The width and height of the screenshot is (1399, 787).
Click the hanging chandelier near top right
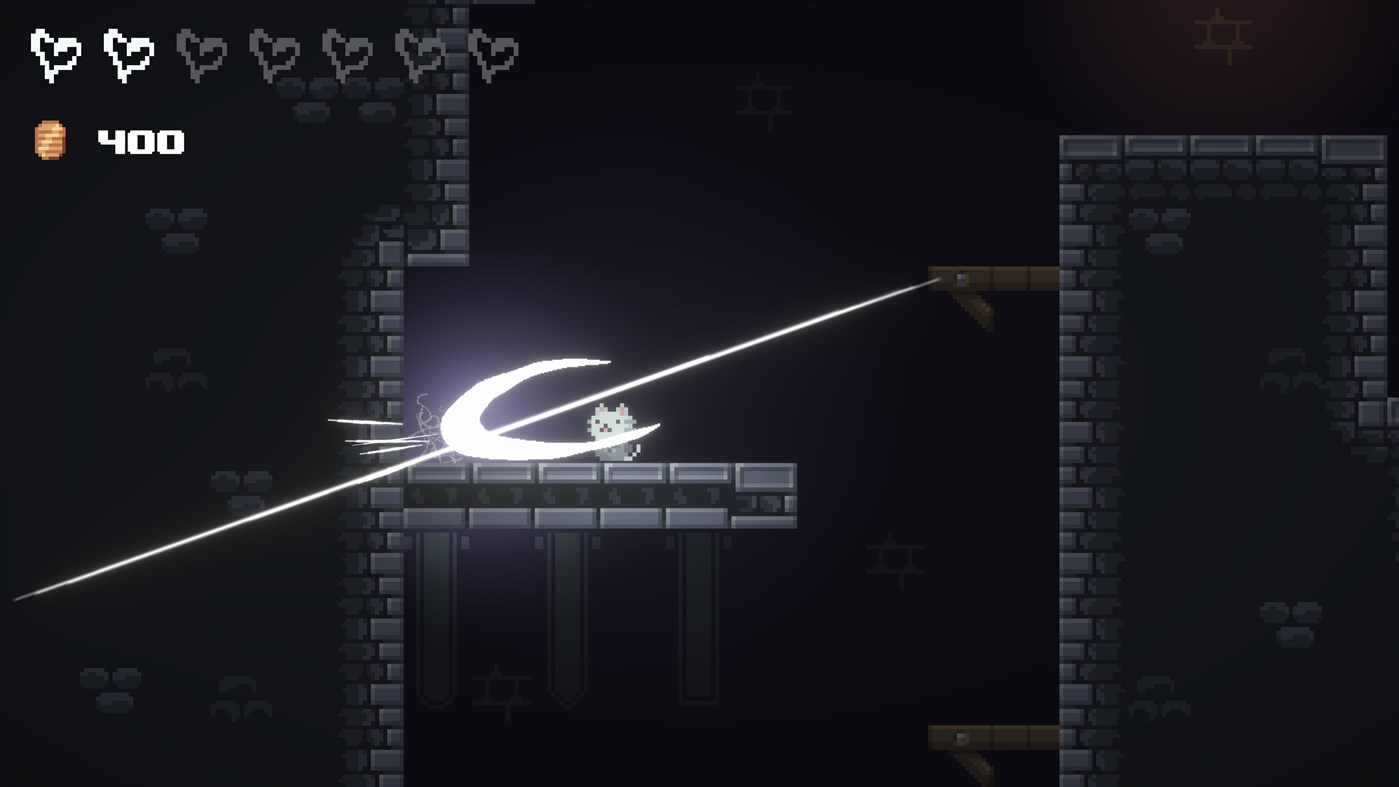point(1222,35)
